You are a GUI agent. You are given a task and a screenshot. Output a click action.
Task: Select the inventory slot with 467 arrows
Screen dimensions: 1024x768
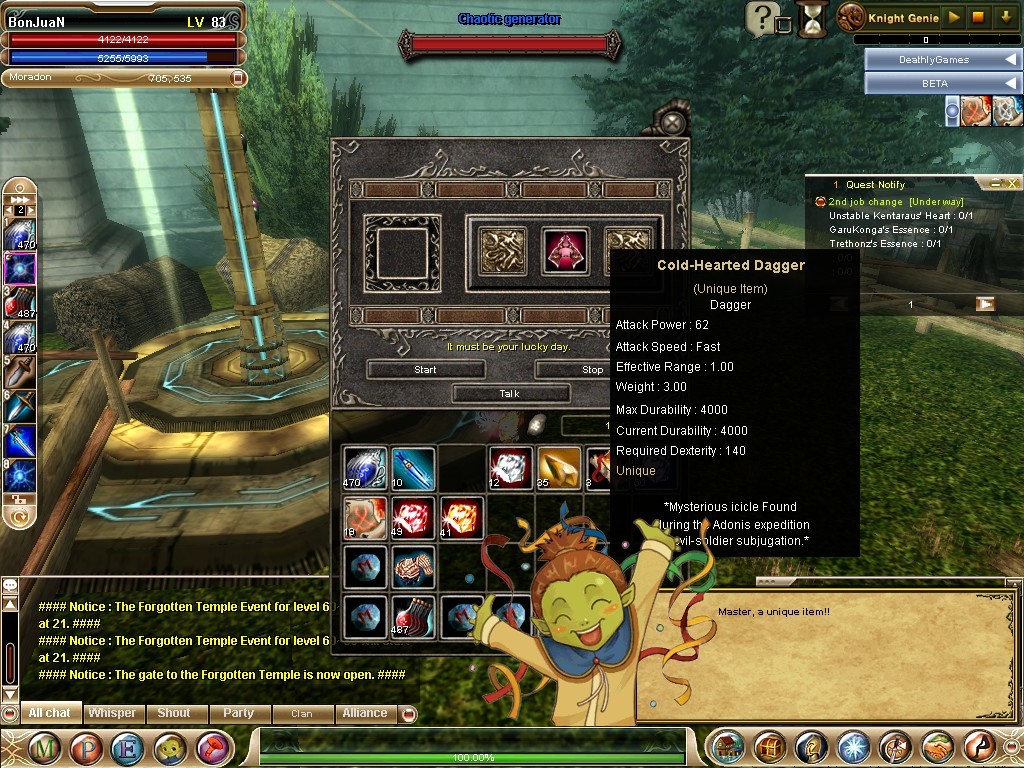[413, 618]
